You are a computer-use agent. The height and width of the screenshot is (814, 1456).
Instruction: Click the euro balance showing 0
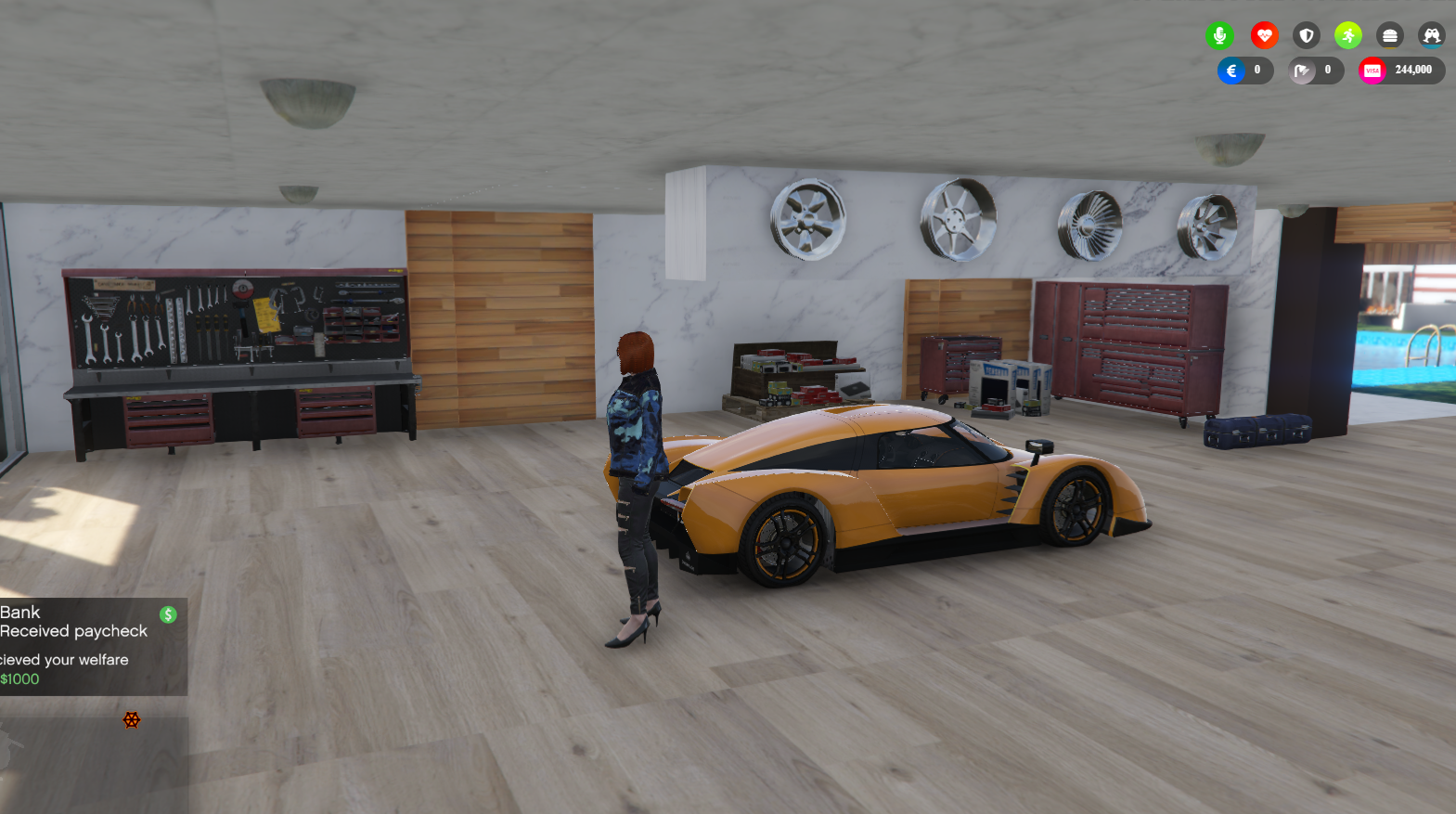coord(1255,70)
